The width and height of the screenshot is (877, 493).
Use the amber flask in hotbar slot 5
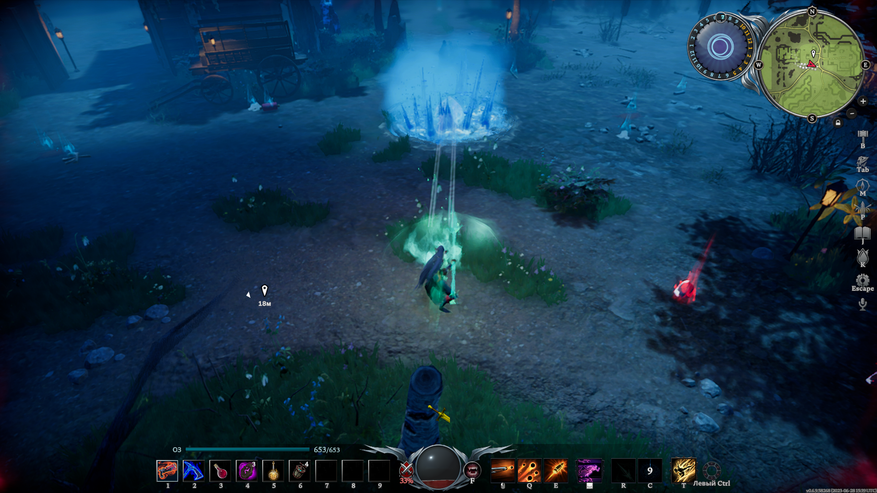coord(273,470)
